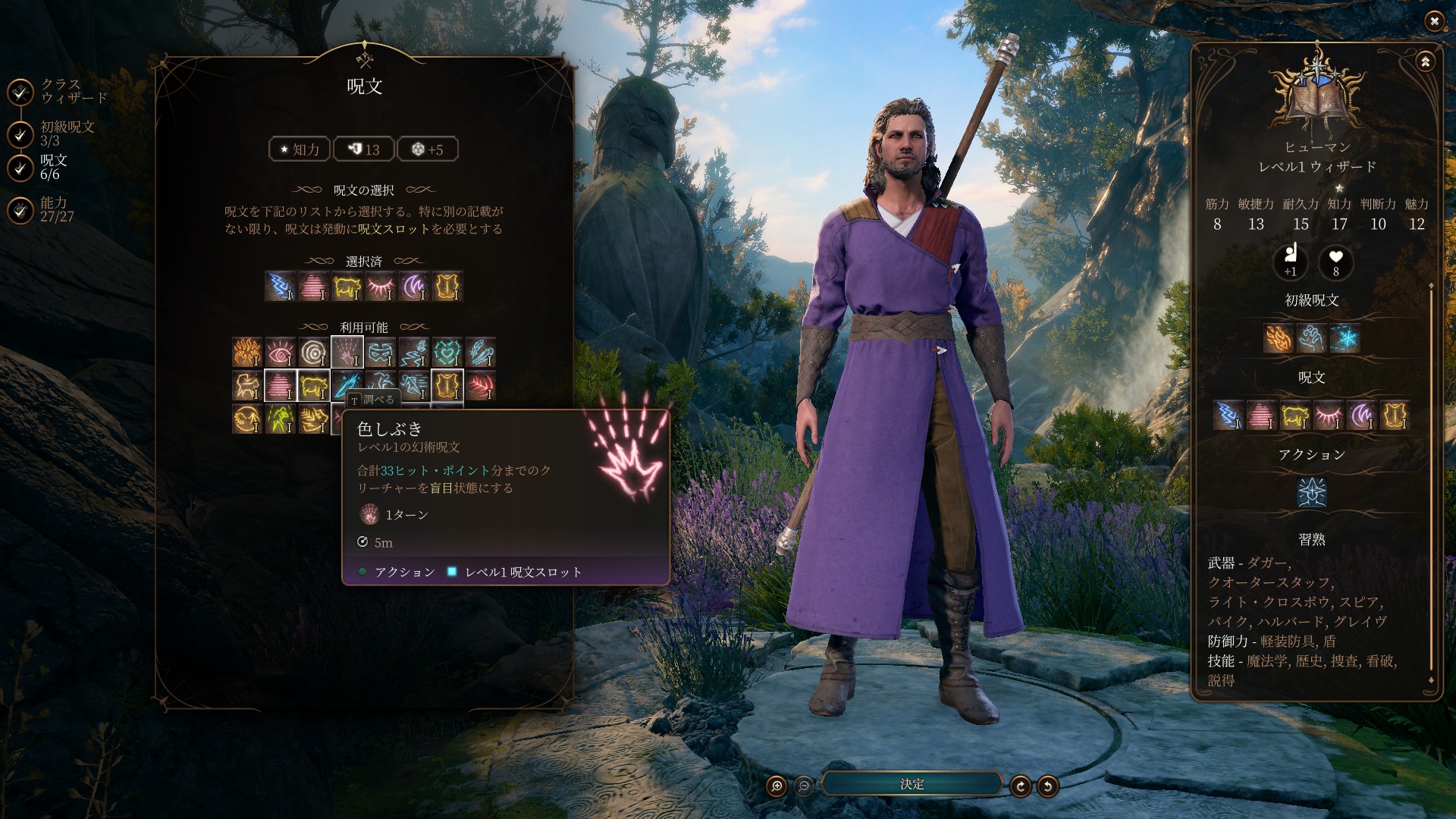Open the 初級呪文 3/3 step
The image size is (1456, 819).
[x=20, y=134]
